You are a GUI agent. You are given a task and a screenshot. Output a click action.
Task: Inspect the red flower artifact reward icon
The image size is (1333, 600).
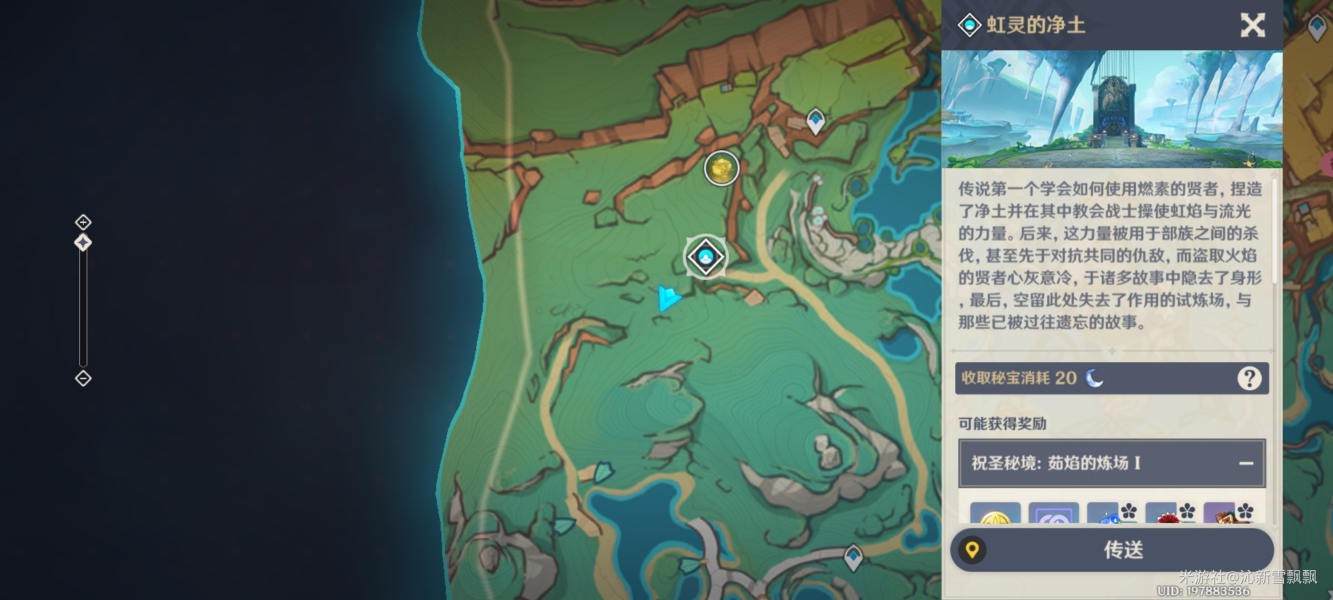coord(1170,514)
